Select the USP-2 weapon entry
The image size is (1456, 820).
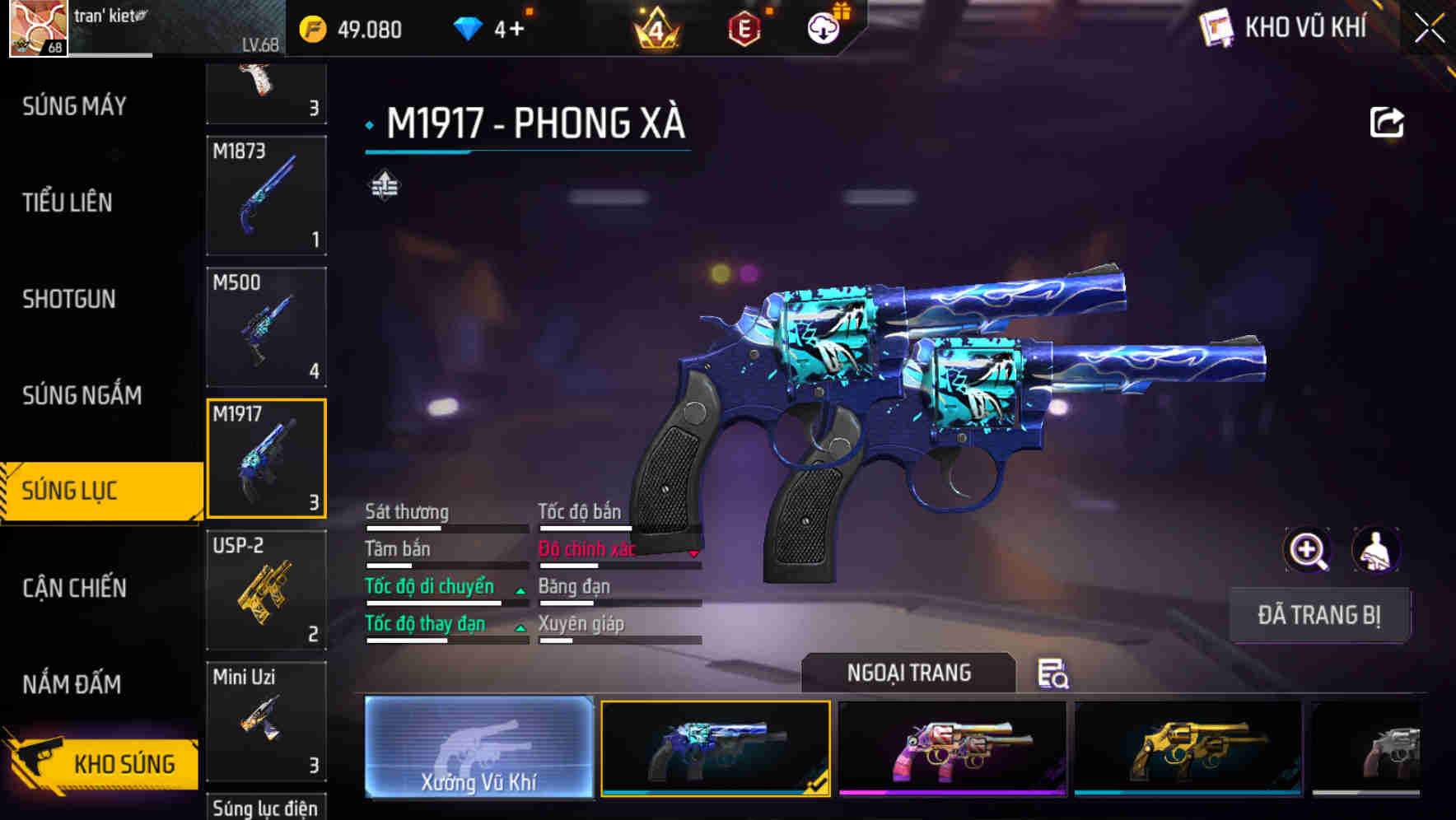266,589
